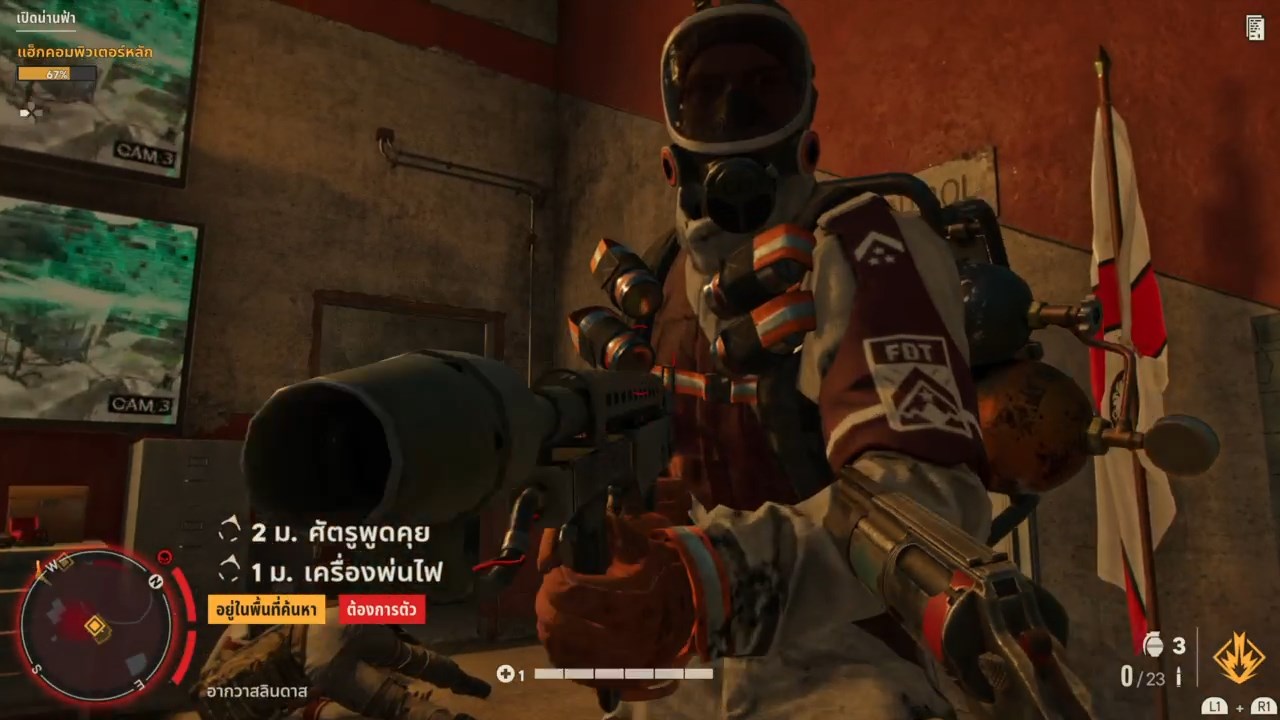Select the grenade throwable icon
This screenshot has width=1280, height=720.
pos(1153,646)
